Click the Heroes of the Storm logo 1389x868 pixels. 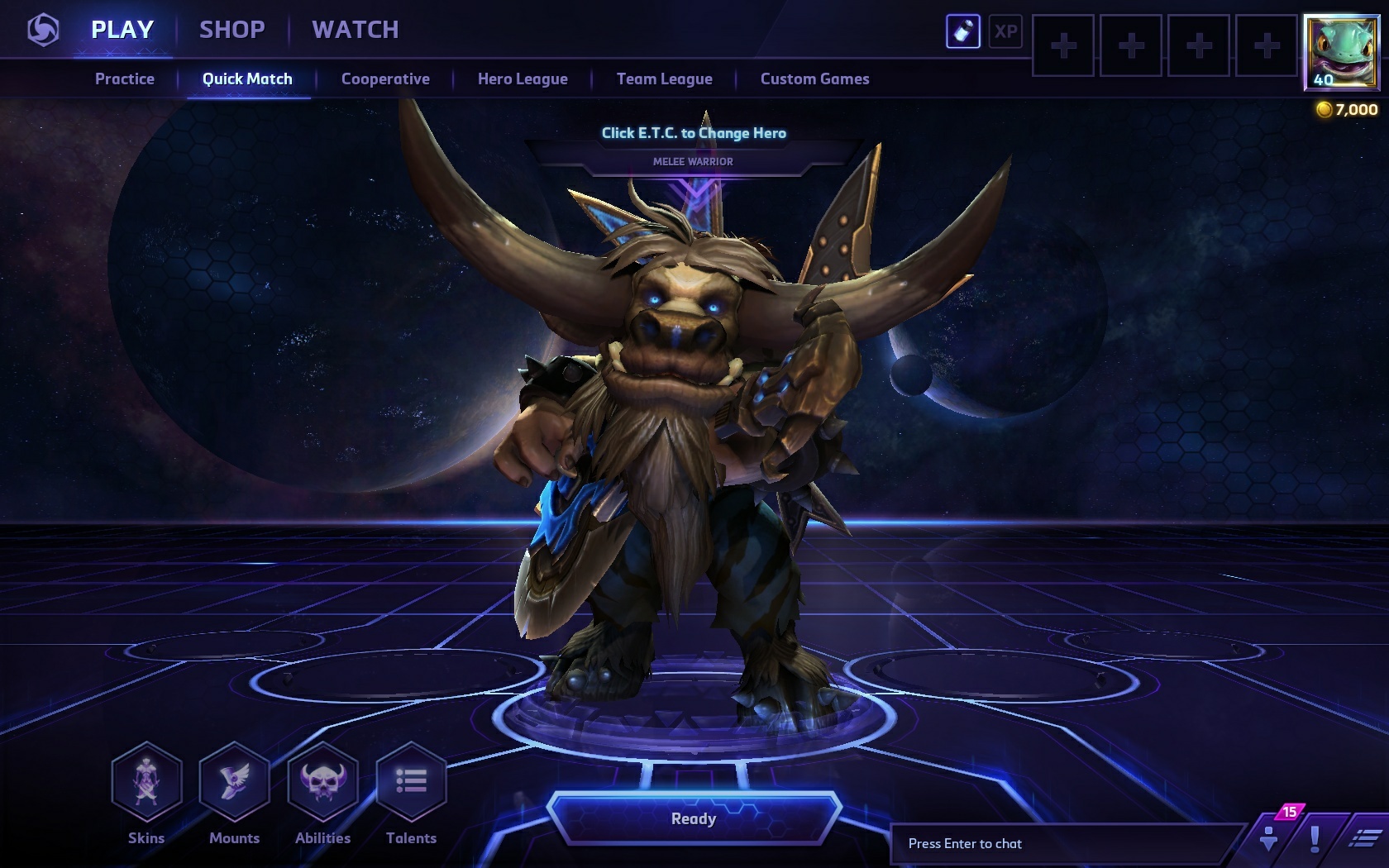(x=43, y=31)
